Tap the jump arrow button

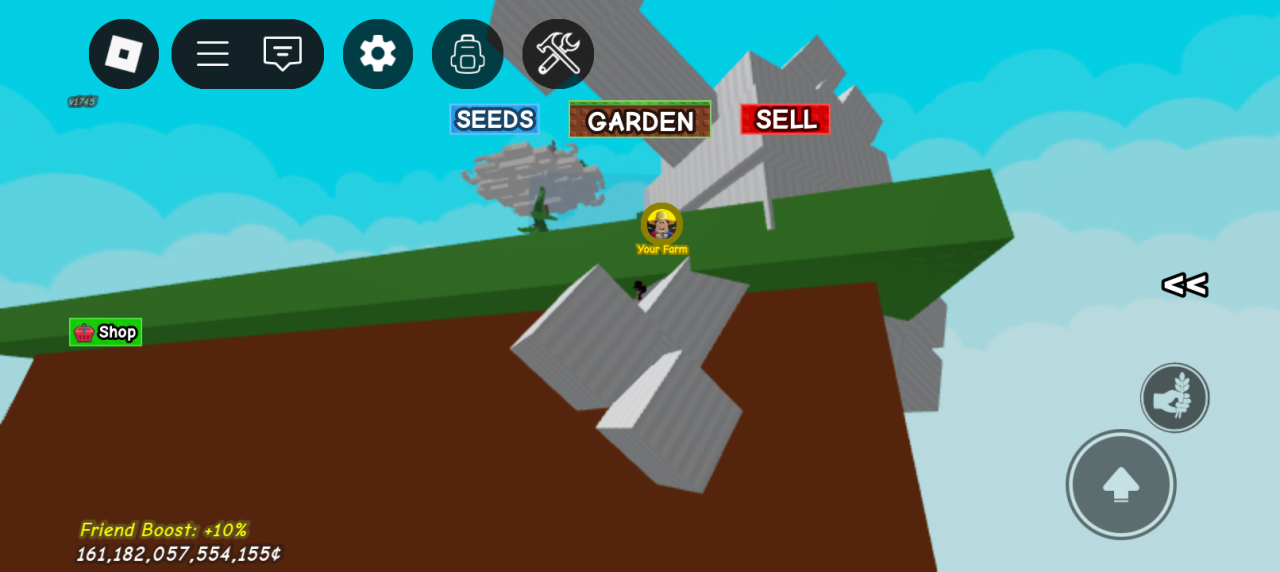pyautogui.click(x=1121, y=485)
